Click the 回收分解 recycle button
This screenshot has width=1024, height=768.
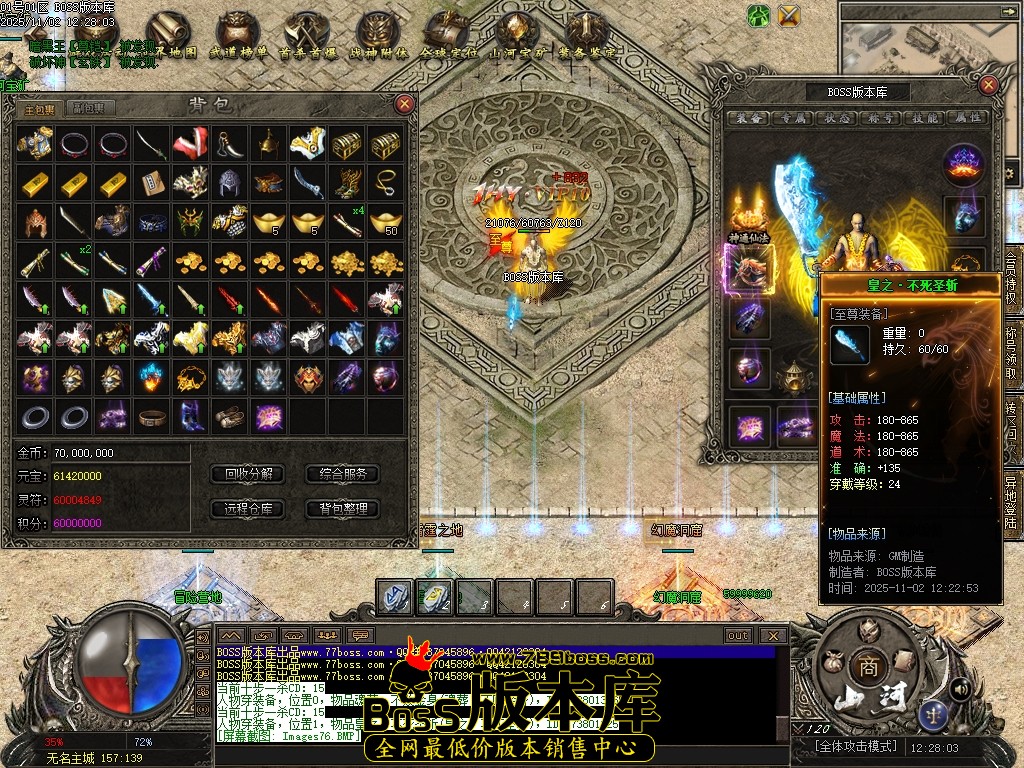pyautogui.click(x=248, y=474)
